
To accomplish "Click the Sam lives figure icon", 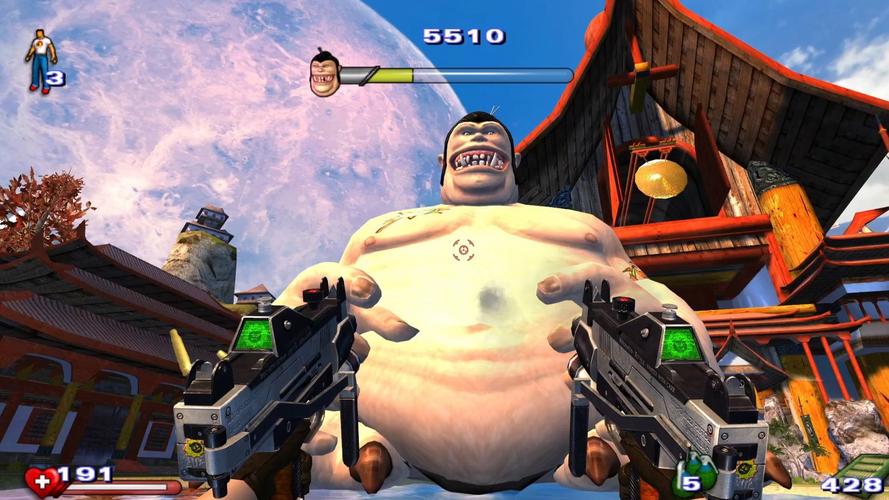I will pos(39,61).
